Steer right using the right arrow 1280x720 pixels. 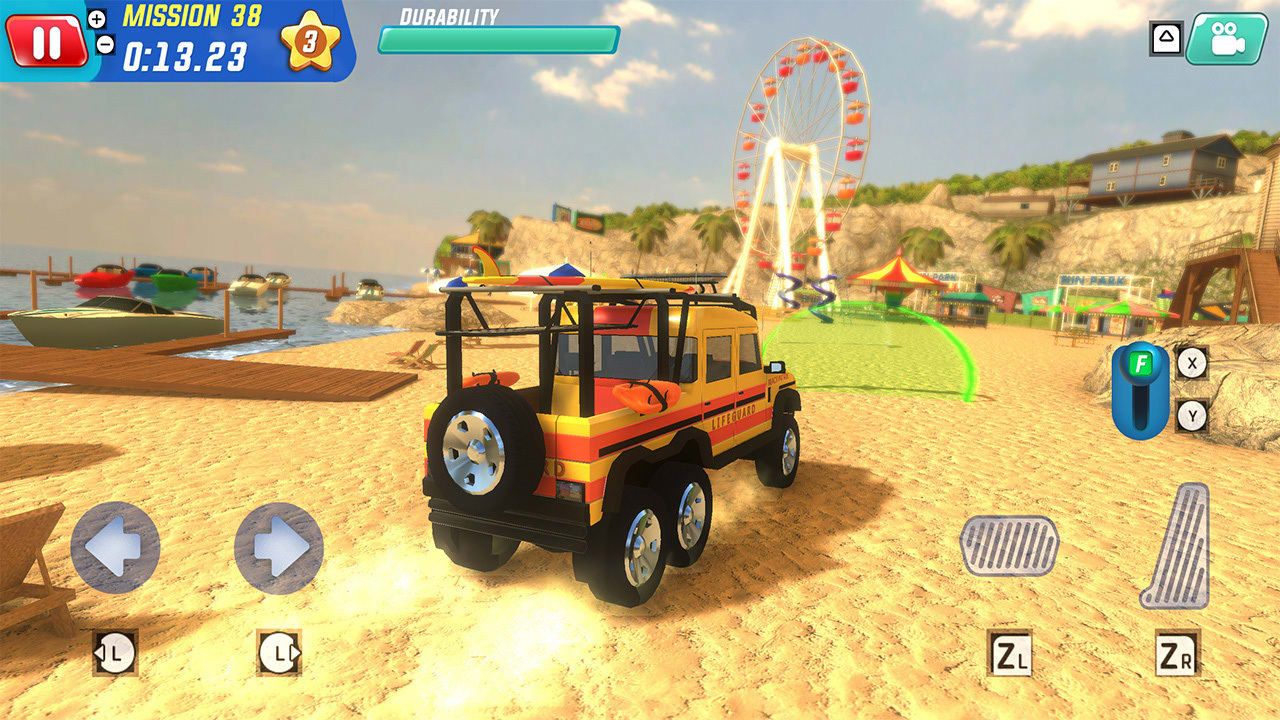[278, 548]
